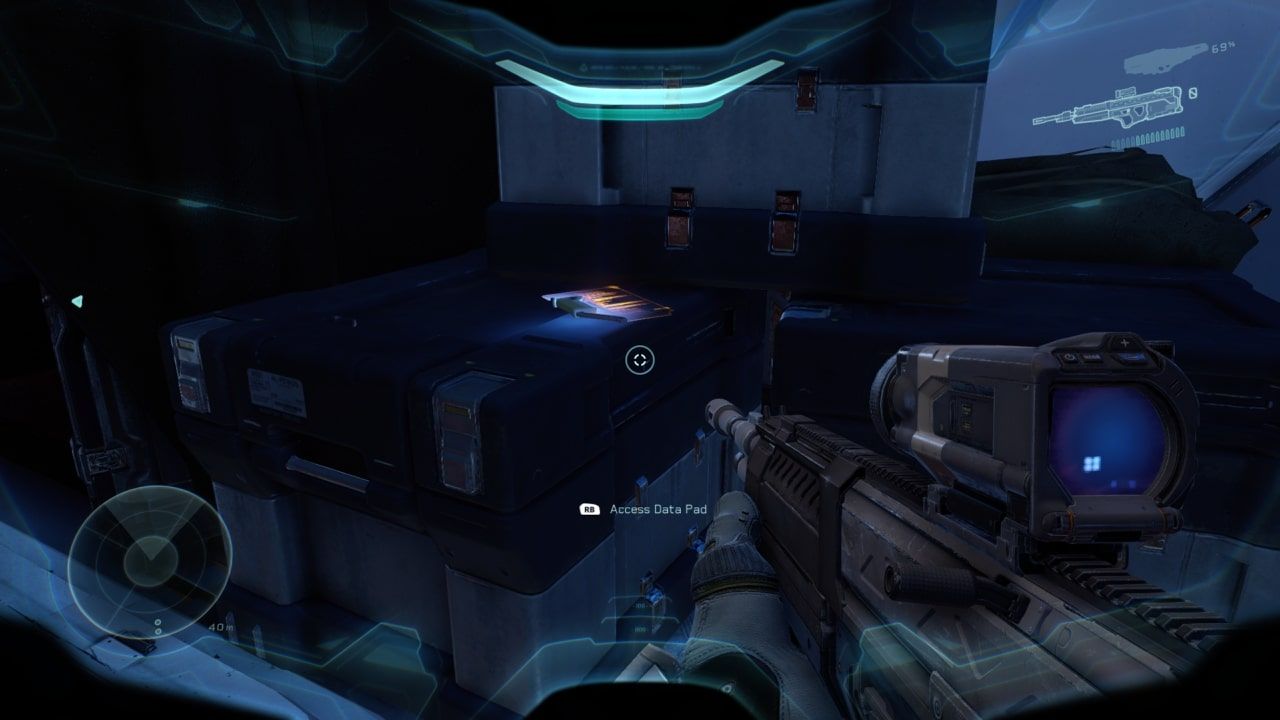Click the center aiming reticle

coord(640,360)
